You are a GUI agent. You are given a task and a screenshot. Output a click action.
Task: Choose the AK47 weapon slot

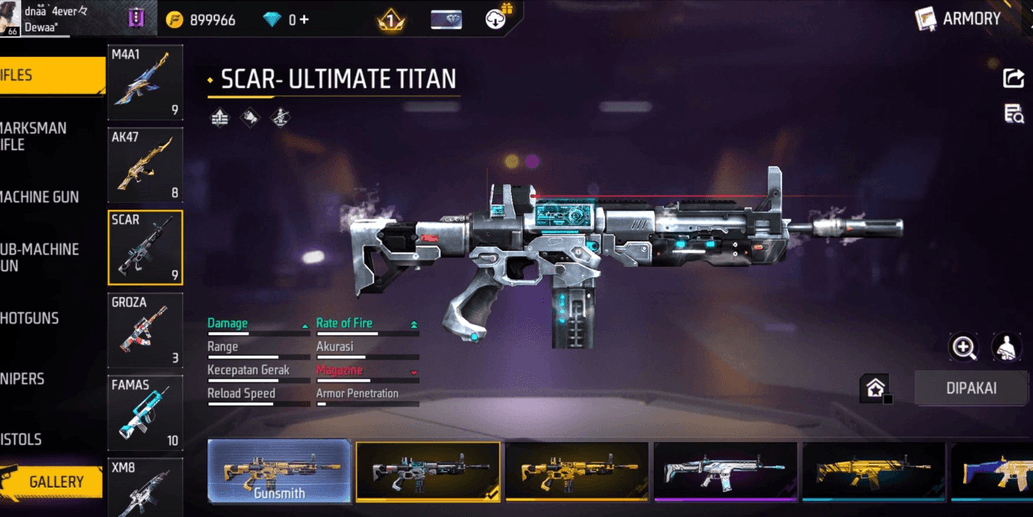tap(145, 165)
